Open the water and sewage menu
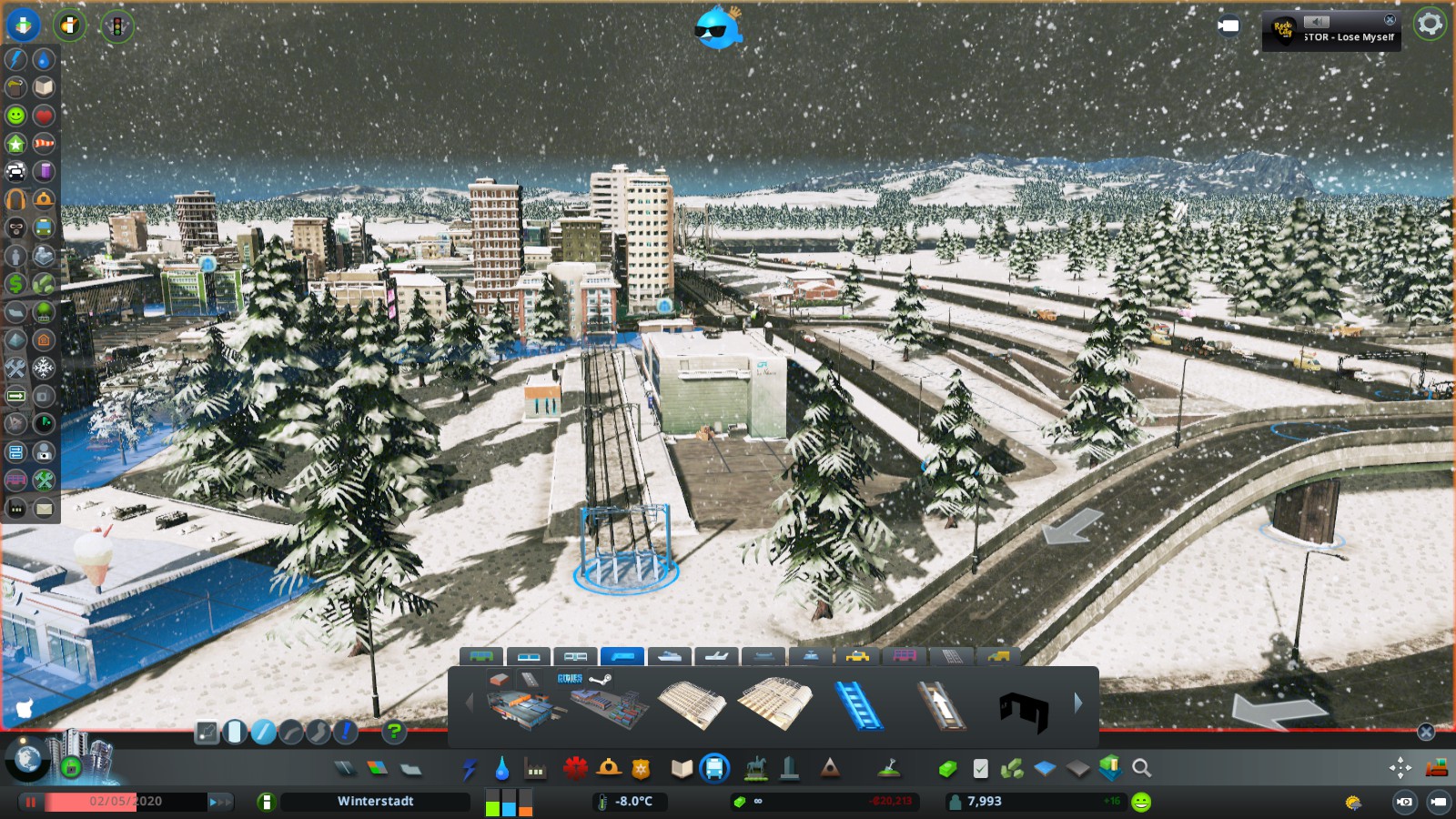 click(501, 769)
